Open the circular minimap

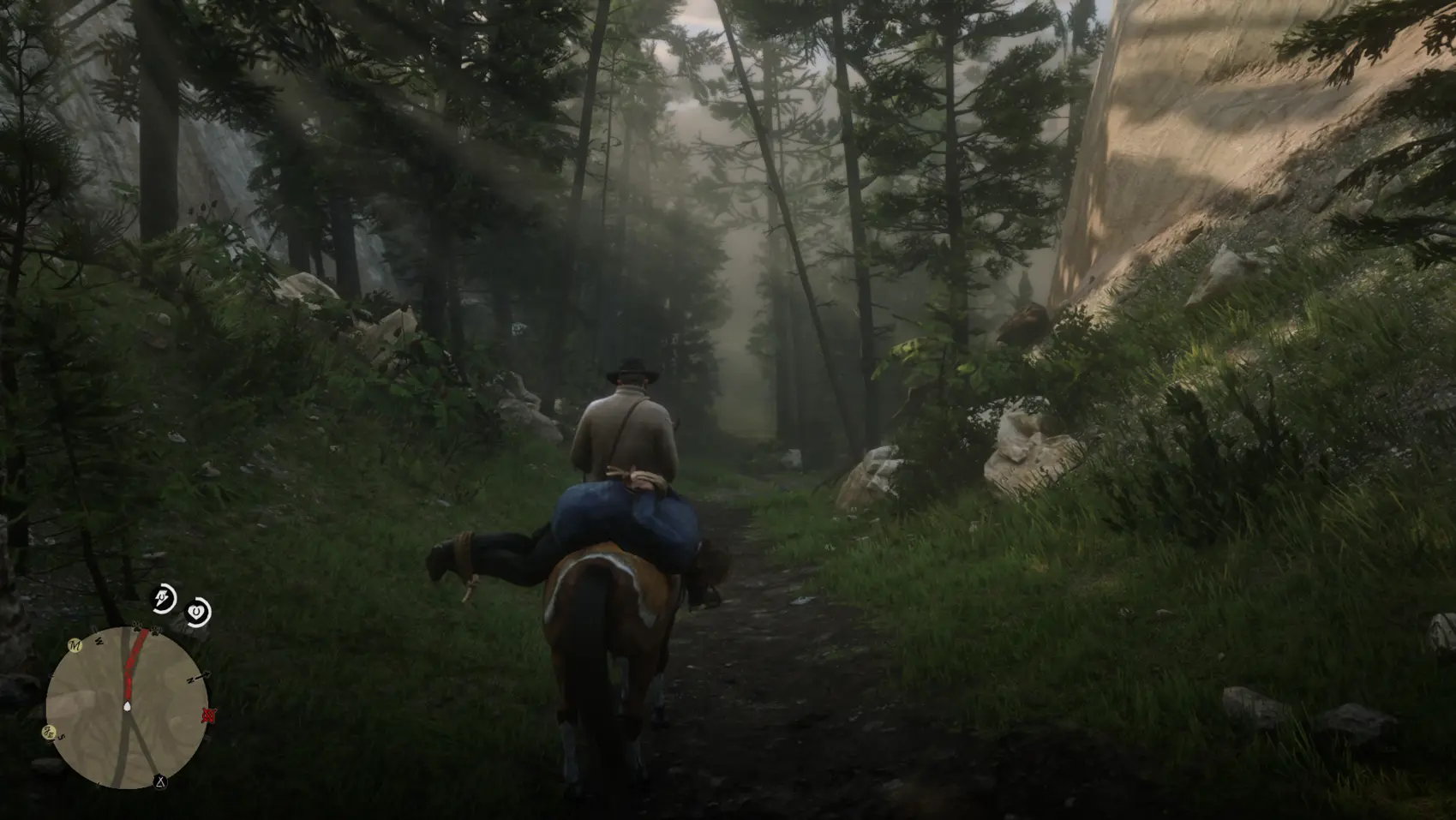coord(126,708)
